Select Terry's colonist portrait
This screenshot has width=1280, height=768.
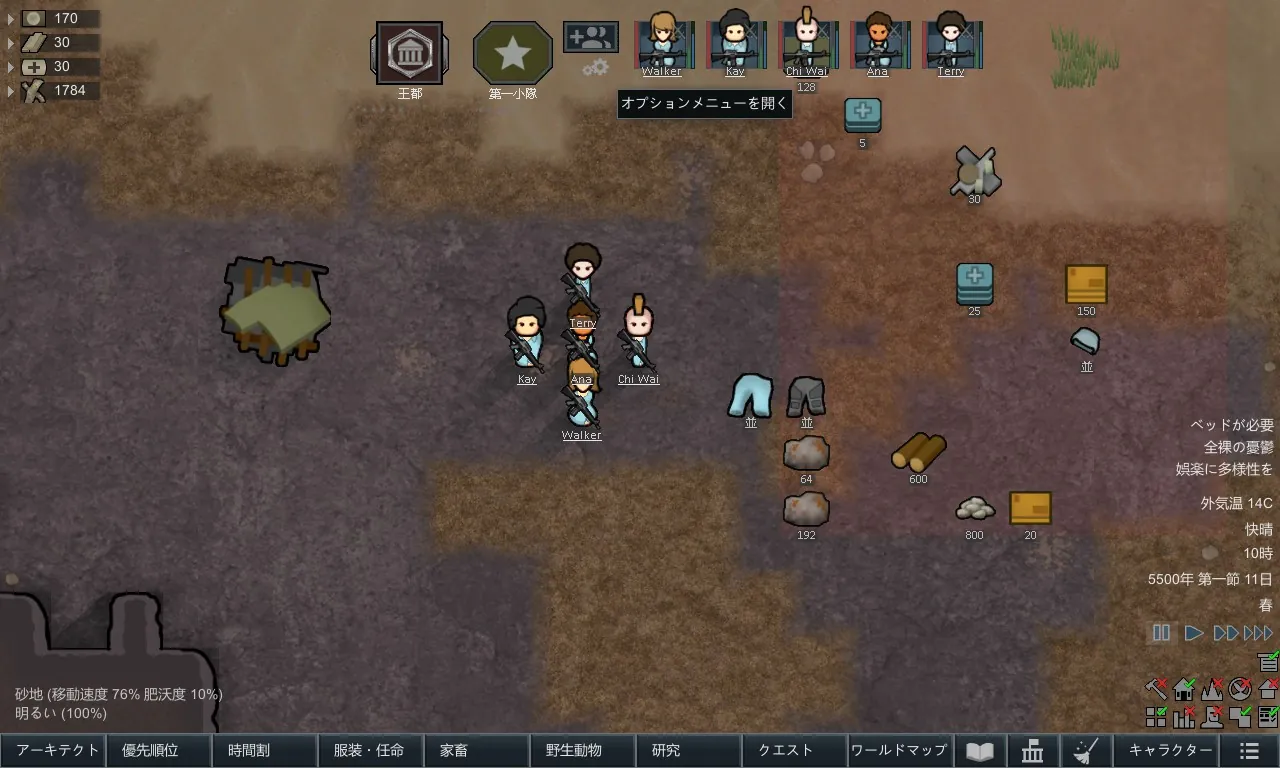(x=950, y=41)
